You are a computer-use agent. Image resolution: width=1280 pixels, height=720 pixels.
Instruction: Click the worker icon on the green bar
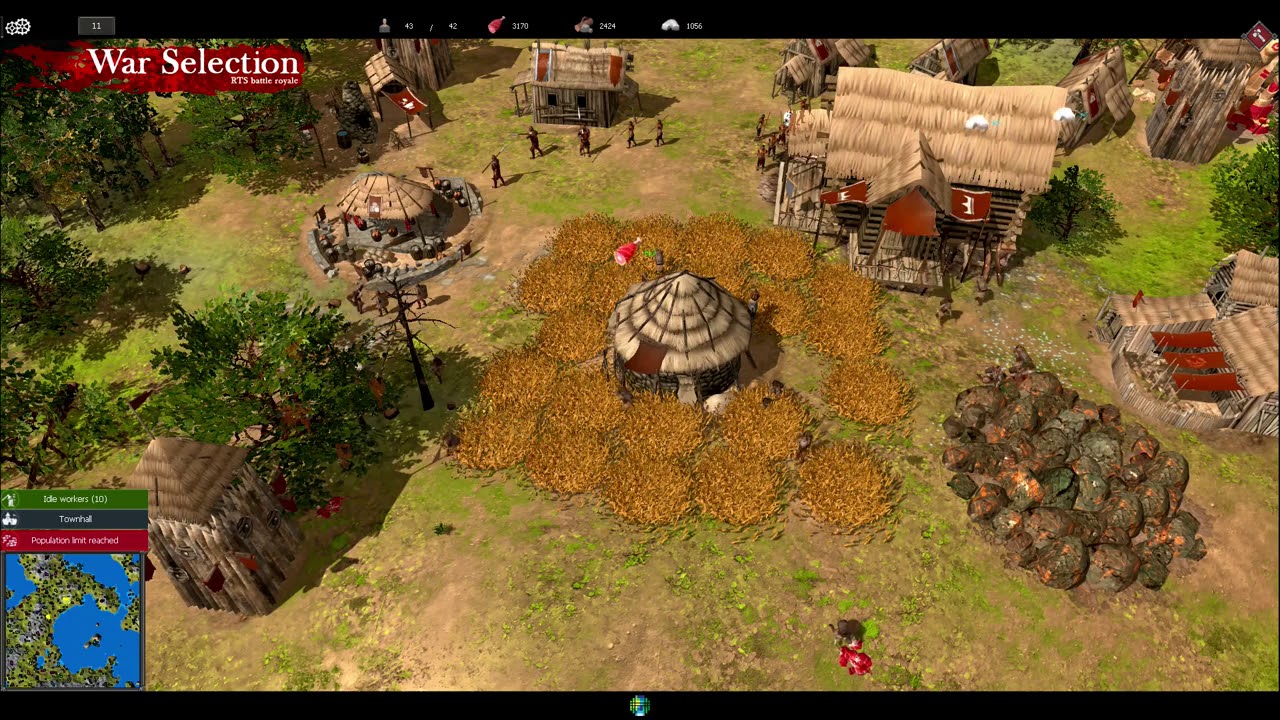10,499
